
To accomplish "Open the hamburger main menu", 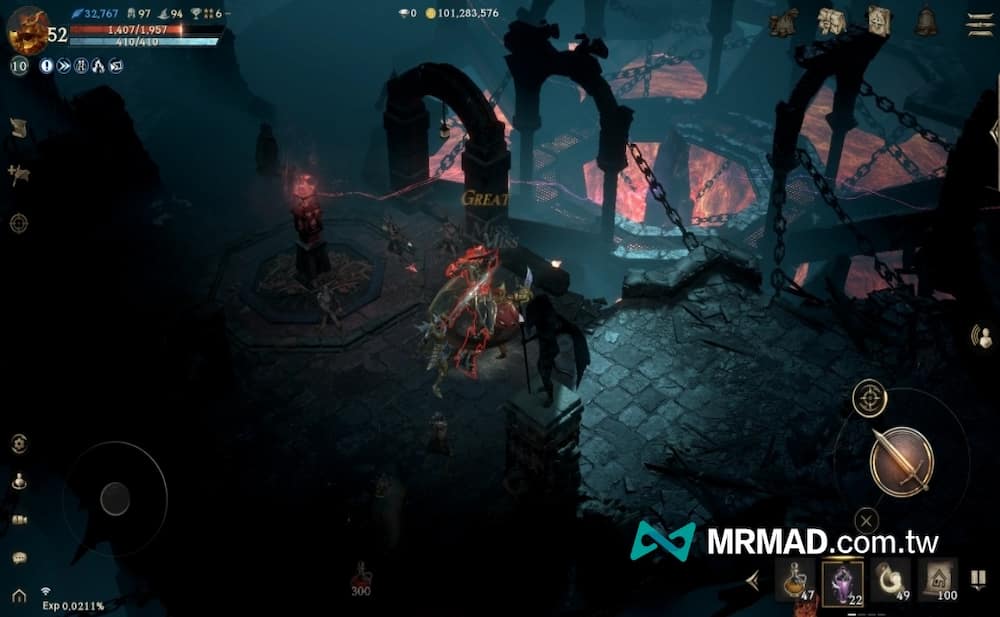I will point(979,23).
